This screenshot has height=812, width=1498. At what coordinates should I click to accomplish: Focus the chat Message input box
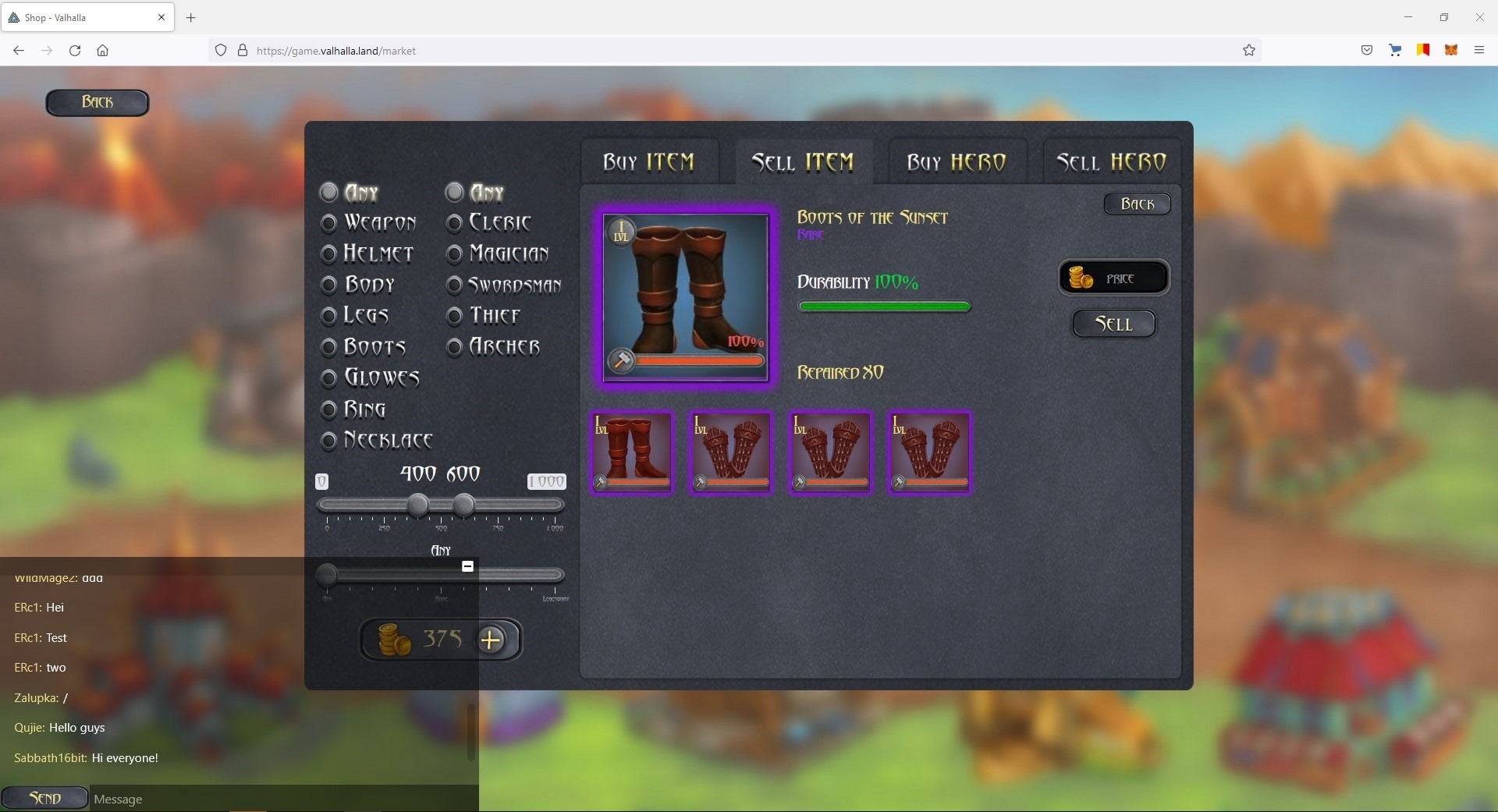281,799
